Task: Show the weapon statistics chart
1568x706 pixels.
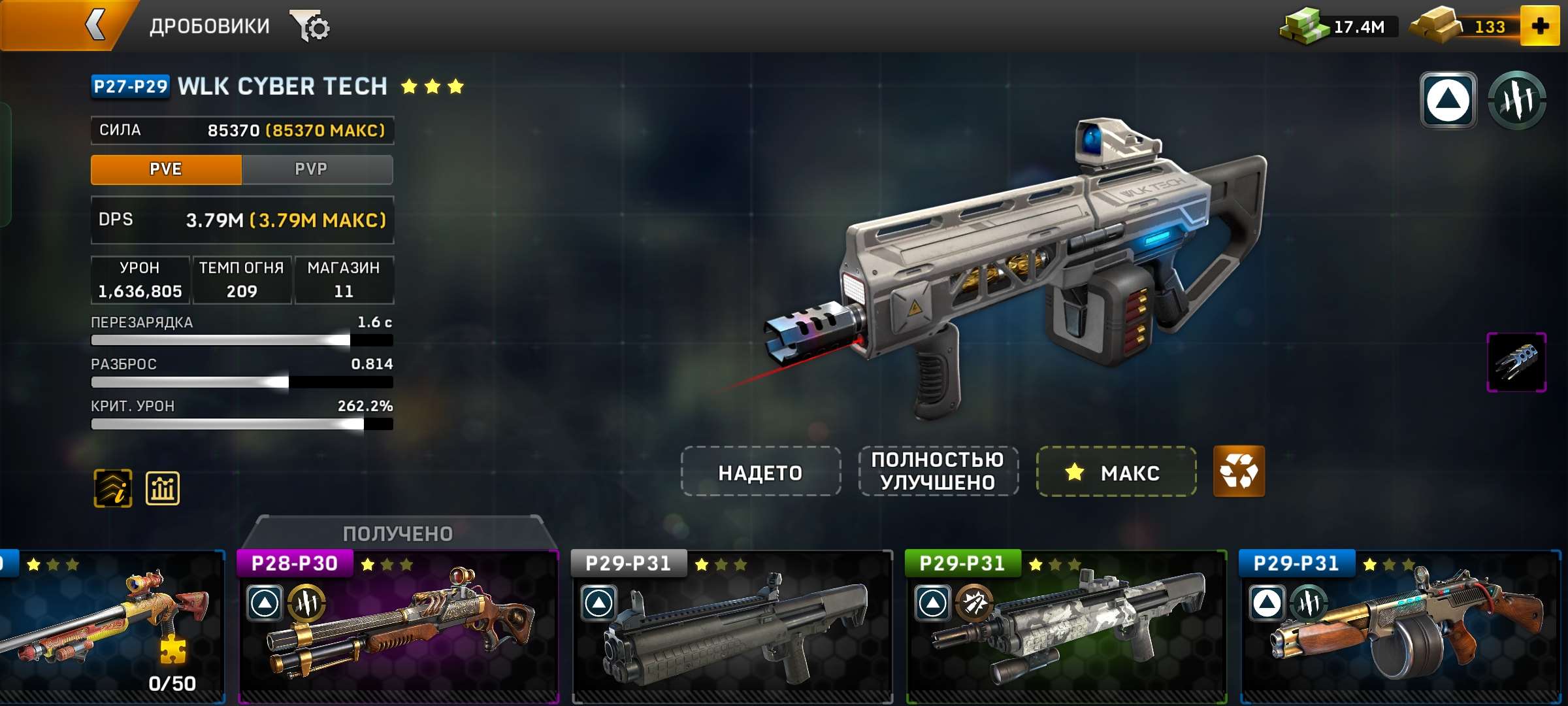Action: pos(163,488)
